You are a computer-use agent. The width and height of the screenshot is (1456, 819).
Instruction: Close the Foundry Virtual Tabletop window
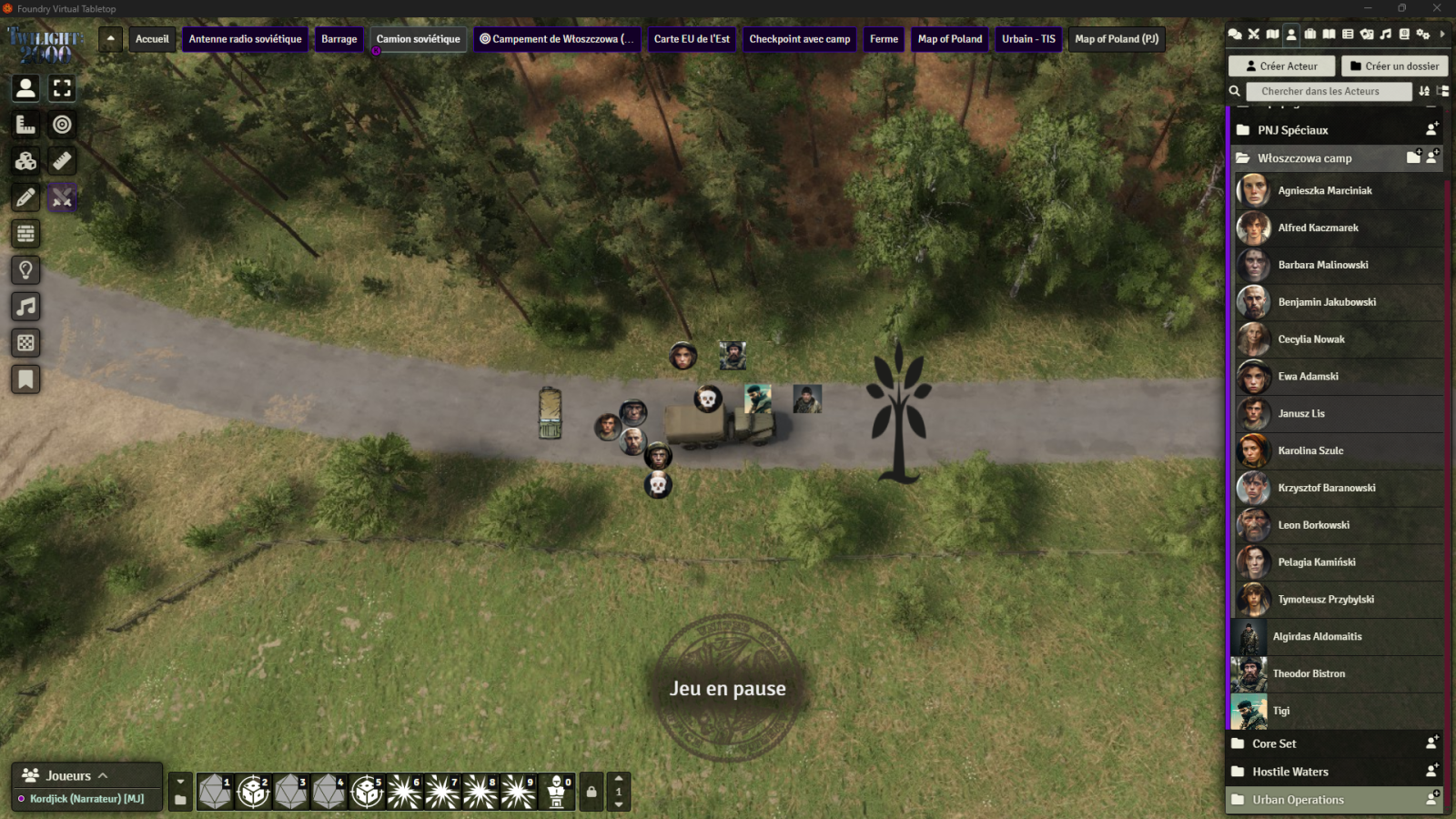pyautogui.click(x=1437, y=8)
